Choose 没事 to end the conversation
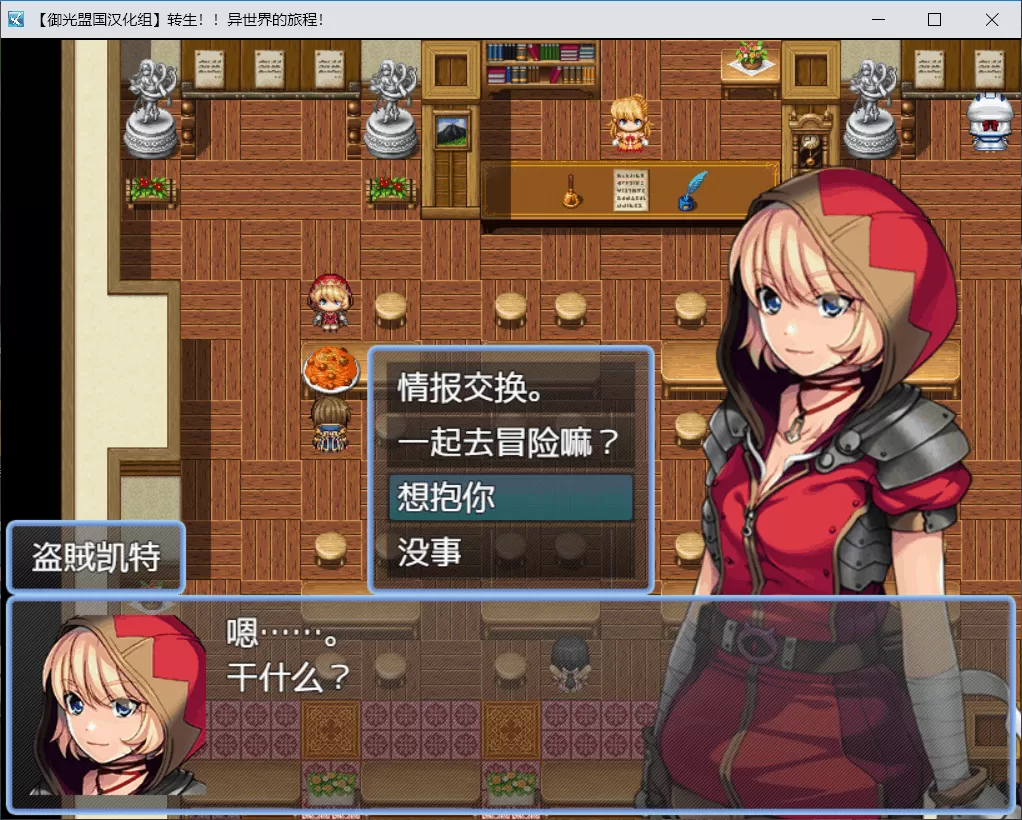 510,551
